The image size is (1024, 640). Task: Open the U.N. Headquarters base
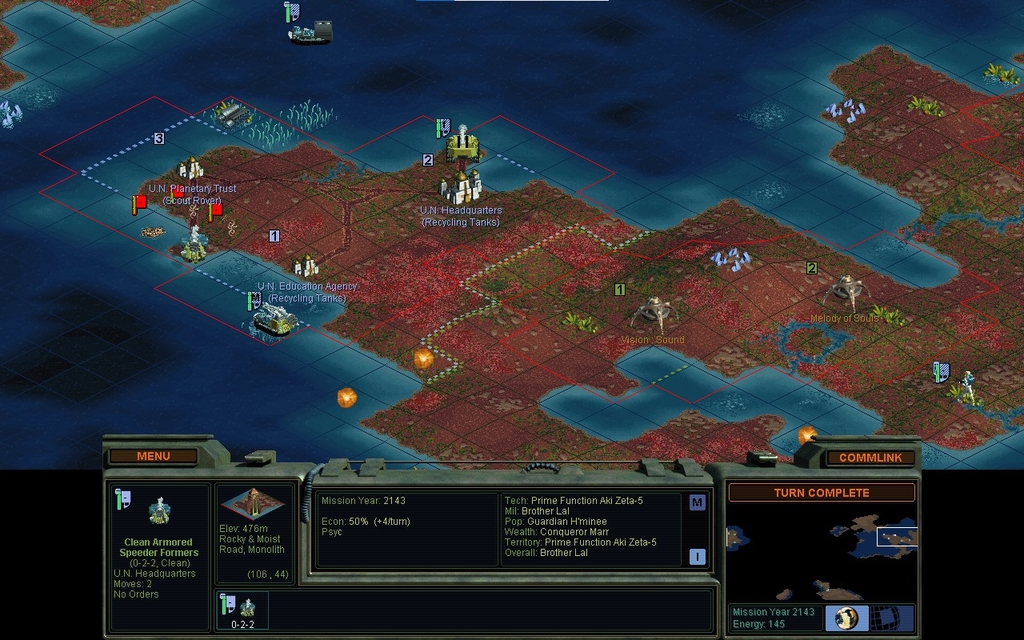pos(461,186)
